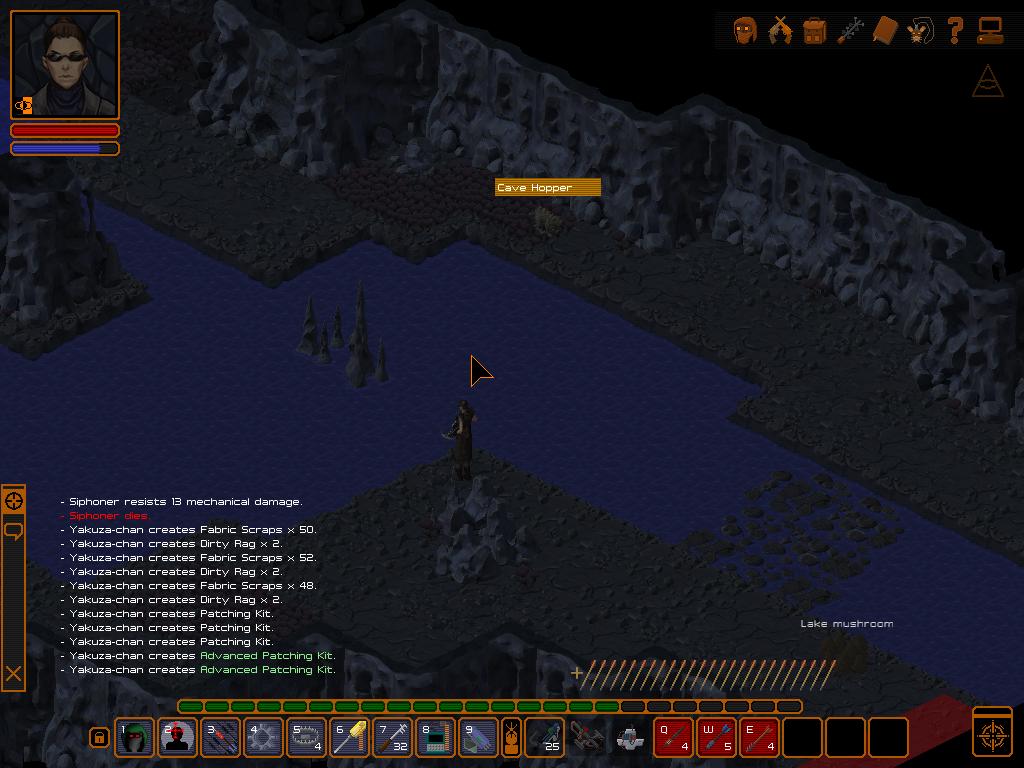Open the combat log target filter icon
This screenshot has height=768, width=1024.
point(14,501)
